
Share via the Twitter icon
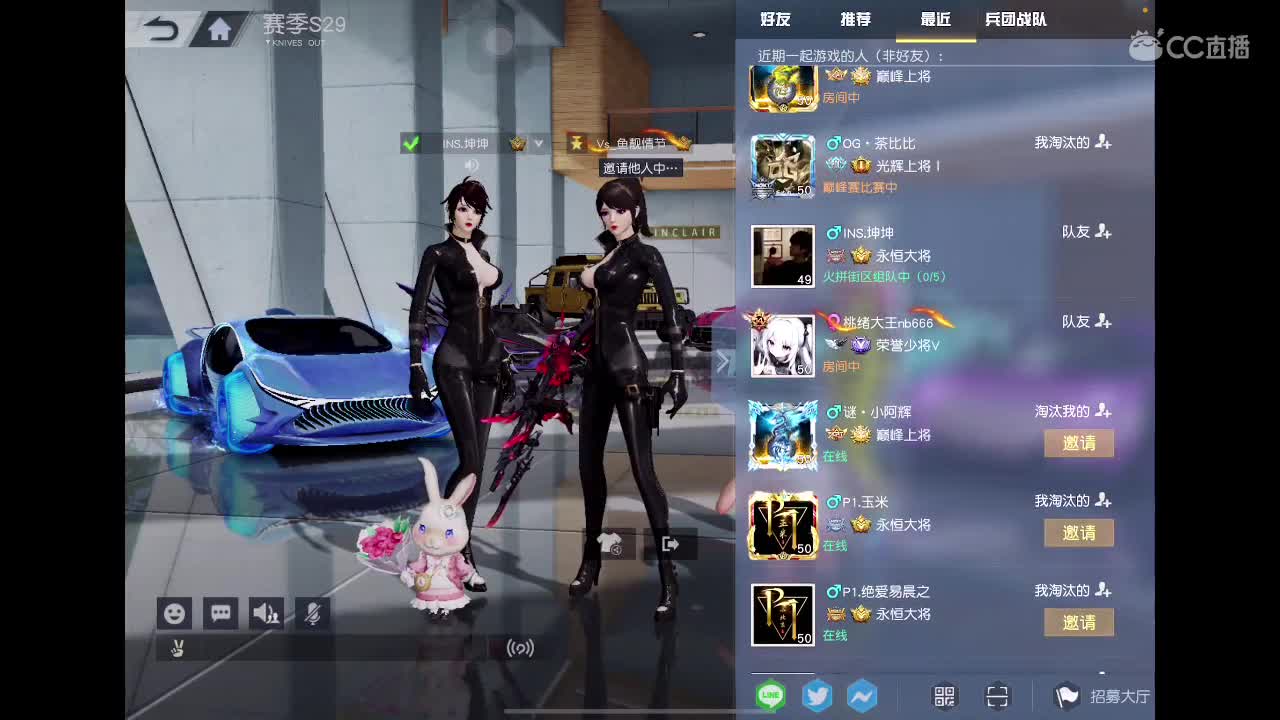[x=817, y=695]
